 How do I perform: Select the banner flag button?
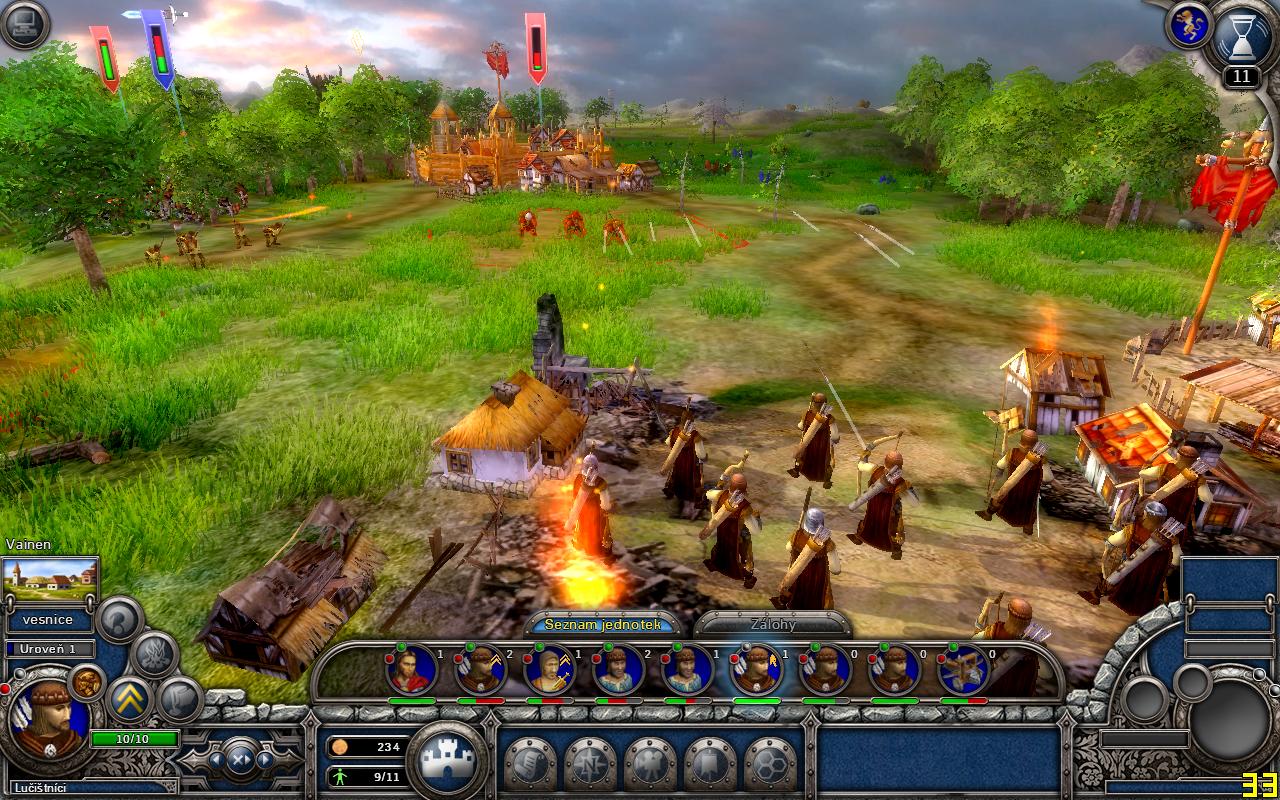[709, 765]
